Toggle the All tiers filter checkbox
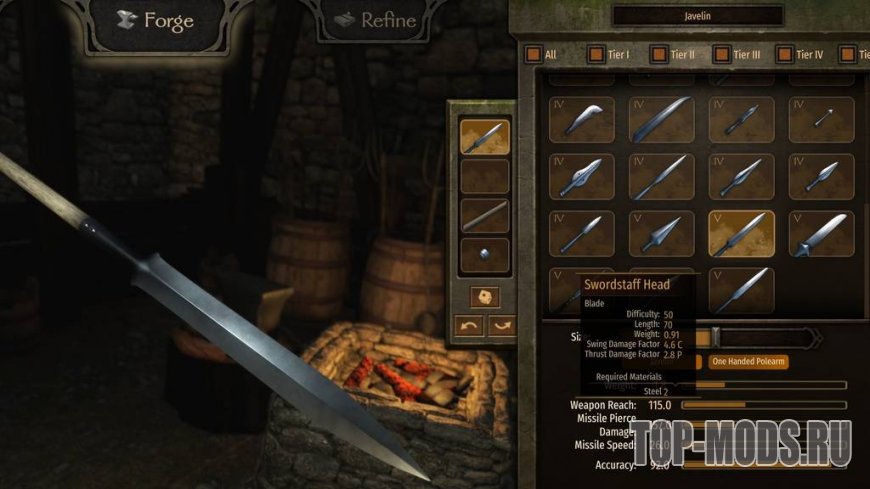This screenshot has height=489, width=870. 532,54
